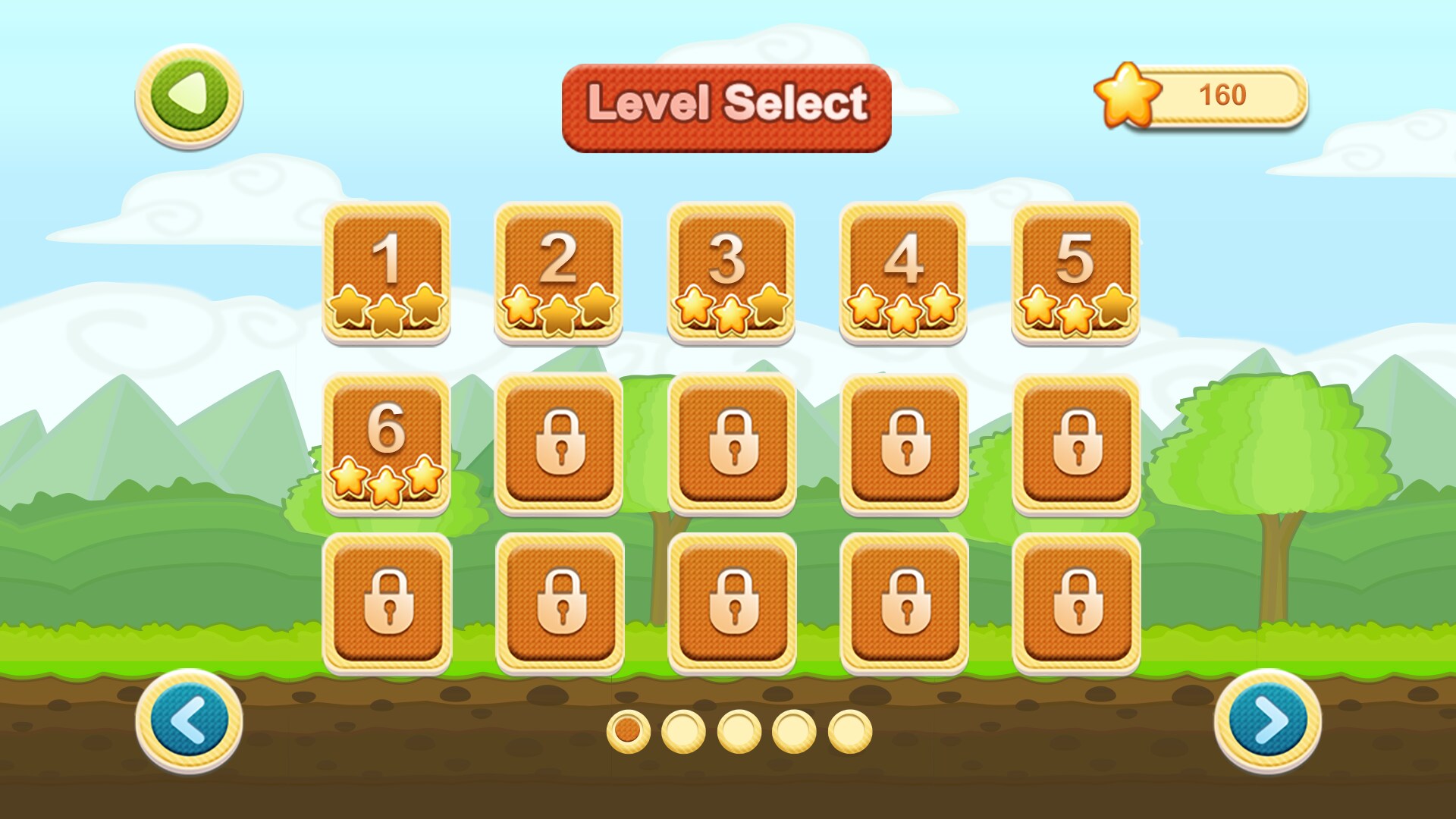Click the green back arrow button

tap(188, 99)
